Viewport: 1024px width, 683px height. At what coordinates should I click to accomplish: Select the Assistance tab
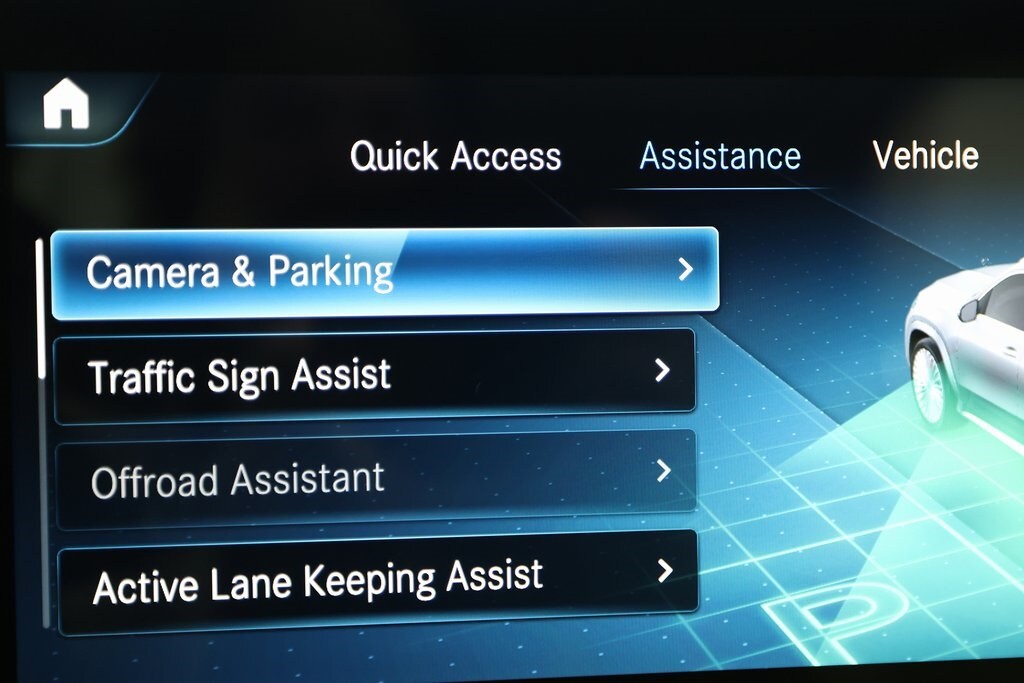point(720,157)
